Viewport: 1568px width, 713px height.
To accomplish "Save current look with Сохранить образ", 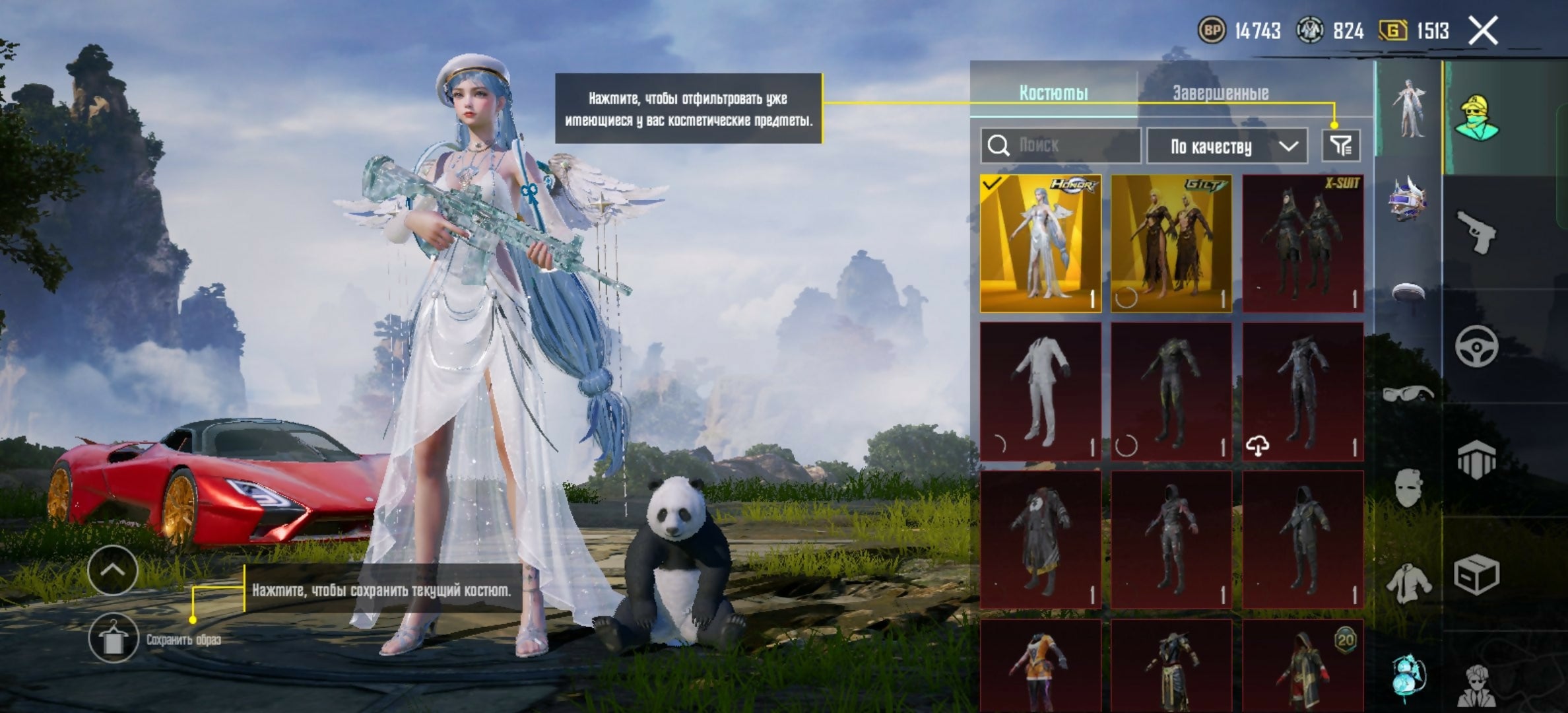I will coord(114,638).
